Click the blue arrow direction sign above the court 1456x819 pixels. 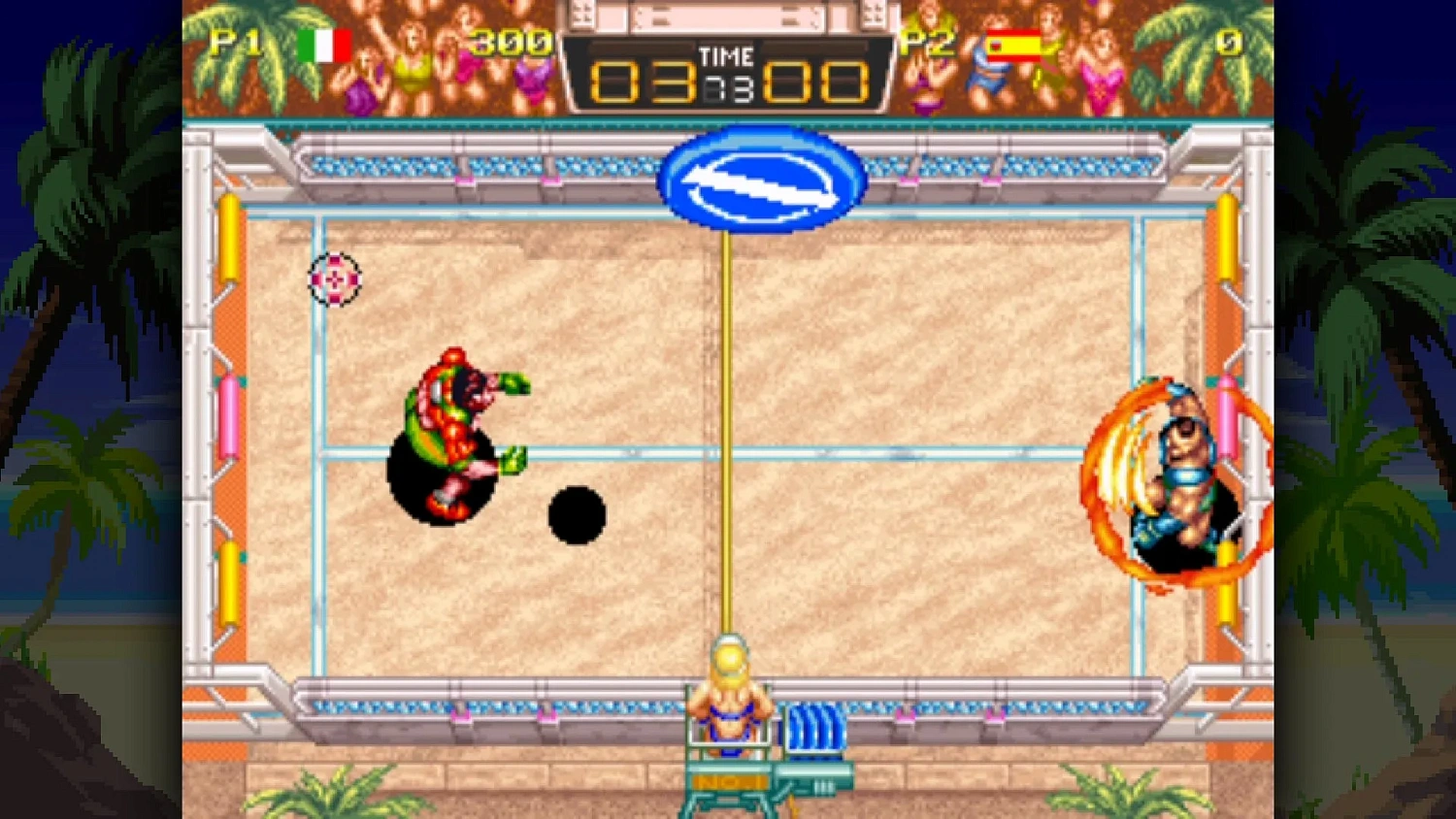tap(760, 183)
